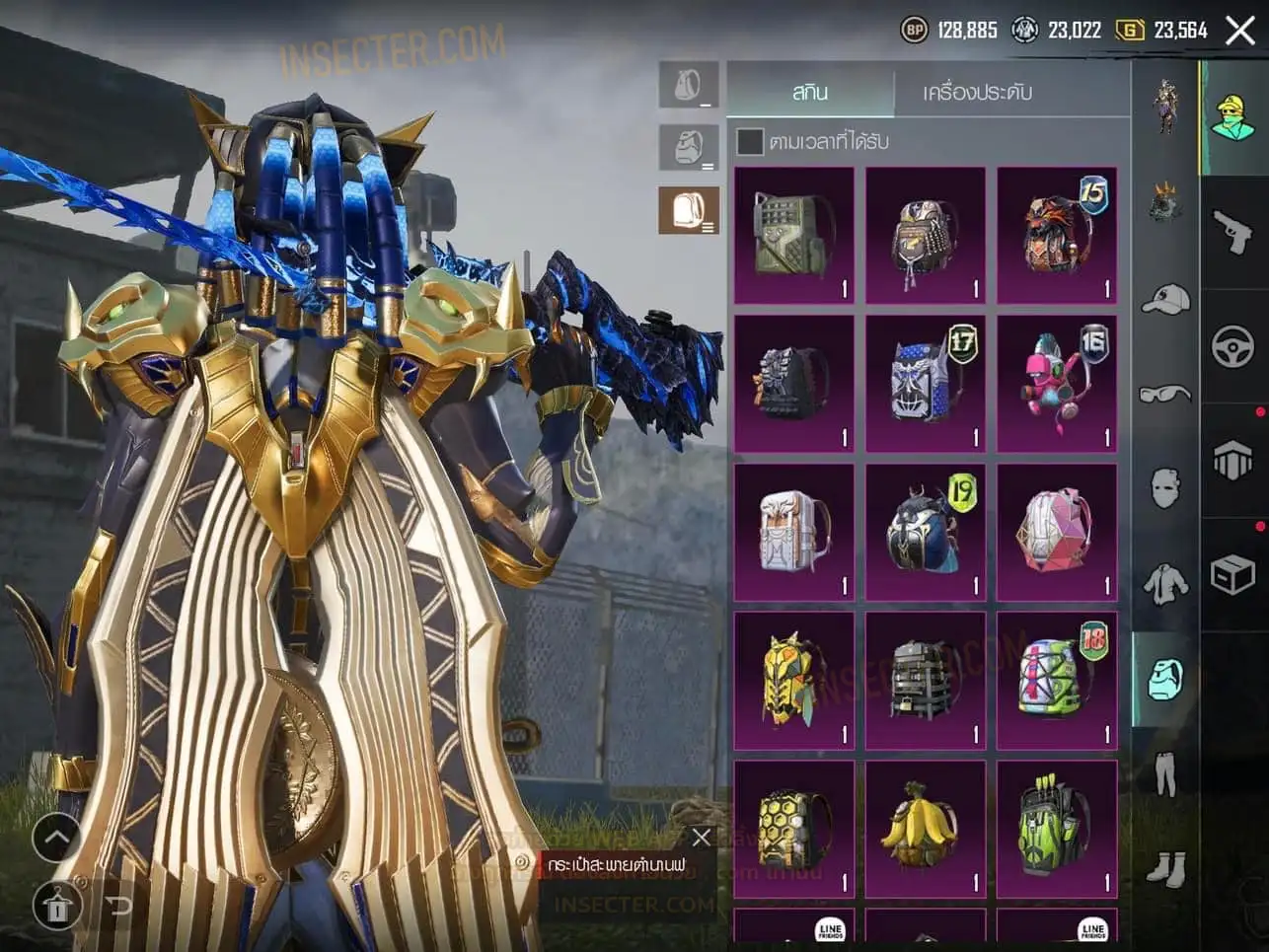
Task: Open the shoes category
Action: [x=1165, y=868]
